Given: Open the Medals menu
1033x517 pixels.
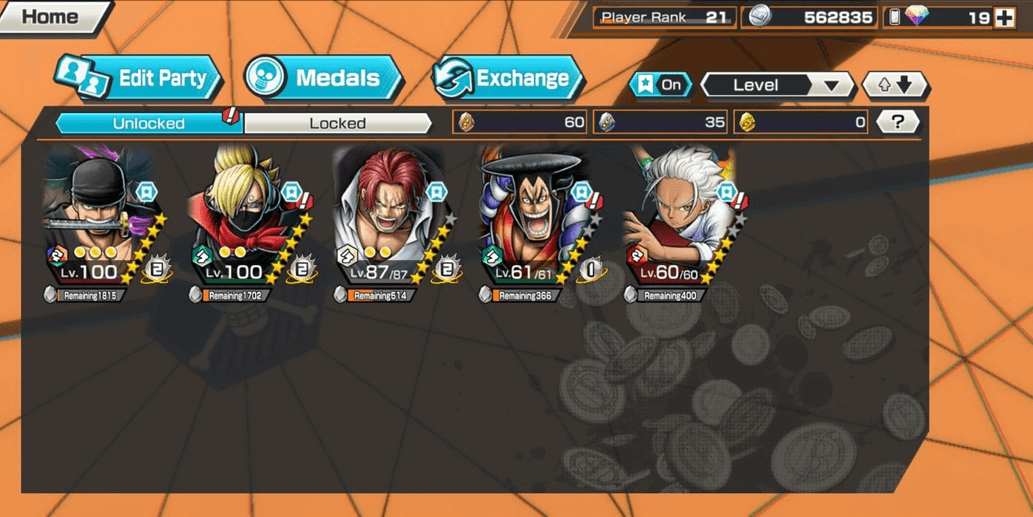Looking at the screenshot, I should (323, 78).
